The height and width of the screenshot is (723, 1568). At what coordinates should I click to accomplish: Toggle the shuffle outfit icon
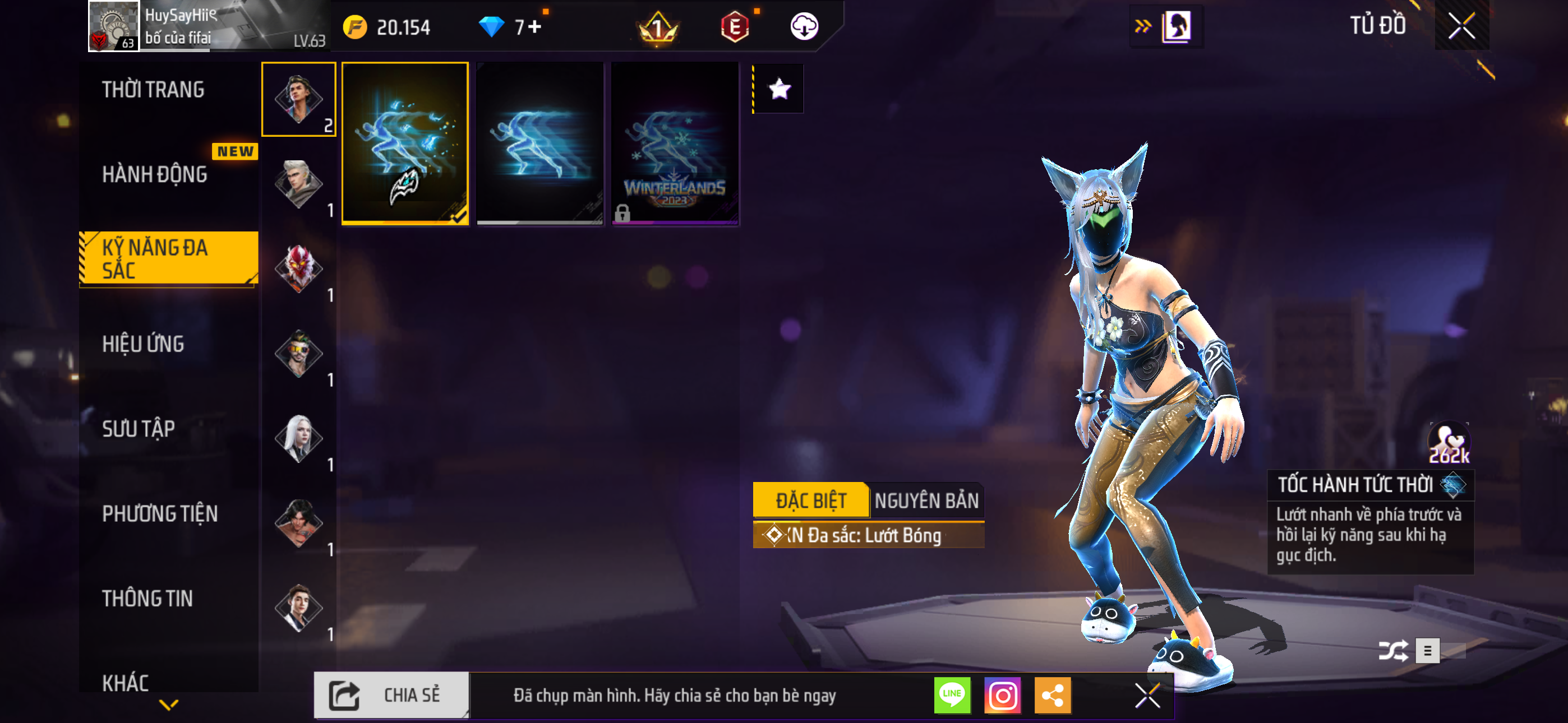1392,651
